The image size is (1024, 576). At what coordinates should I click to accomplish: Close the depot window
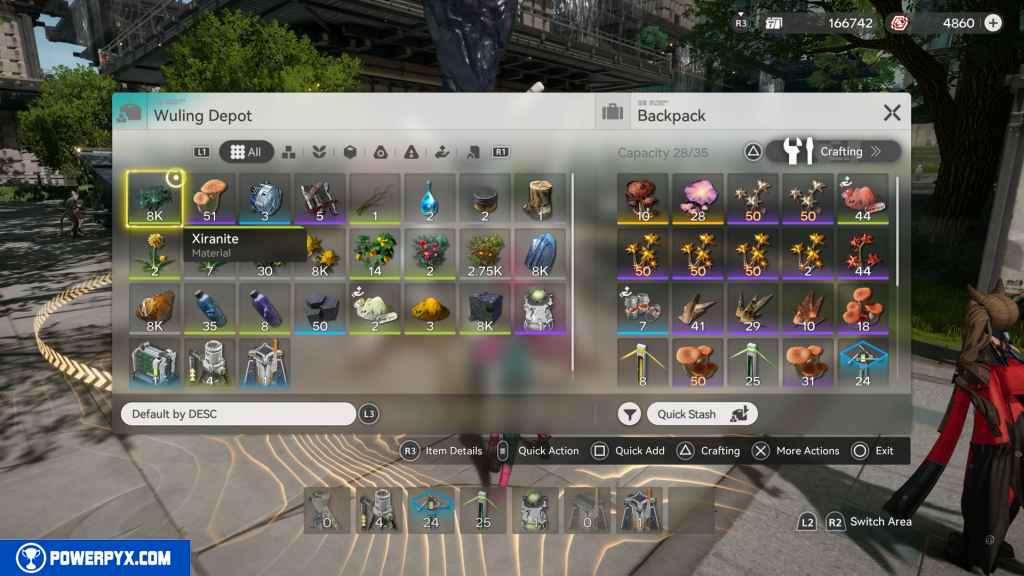pyautogui.click(x=892, y=113)
